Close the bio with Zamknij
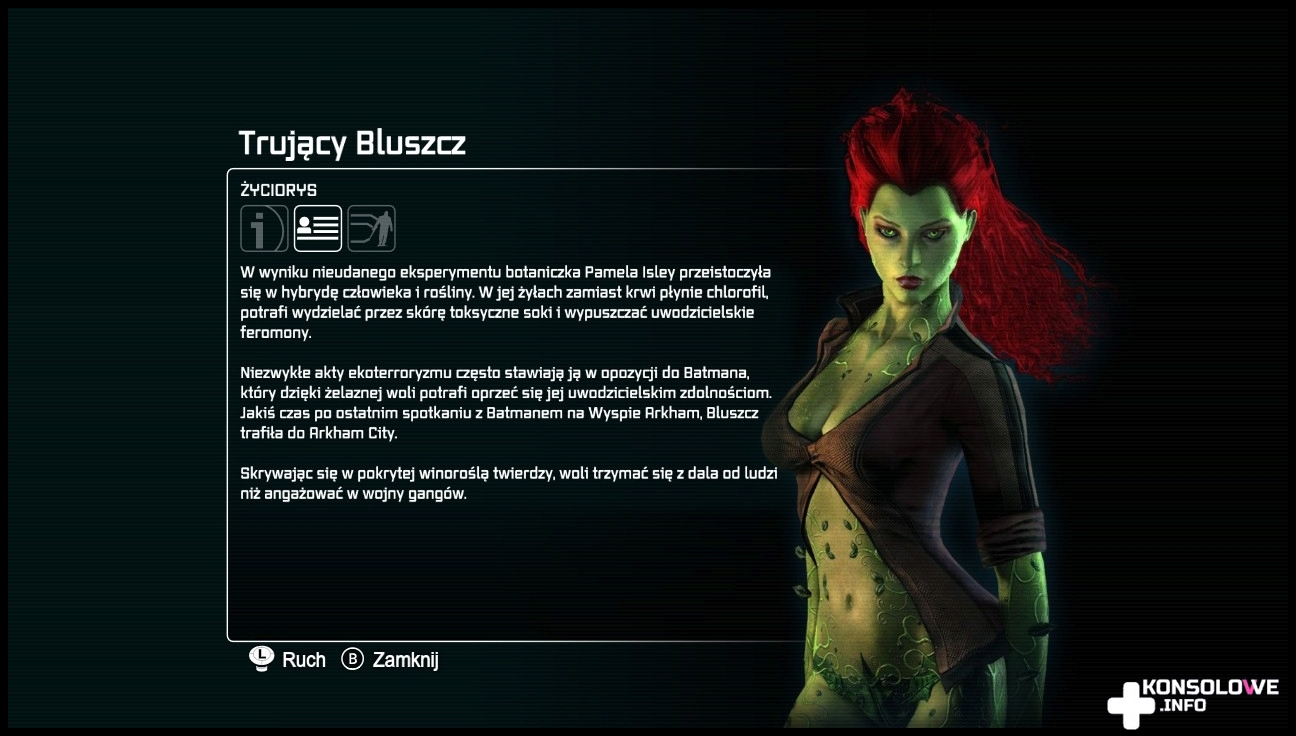The image size is (1296, 736). click(x=391, y=660)
